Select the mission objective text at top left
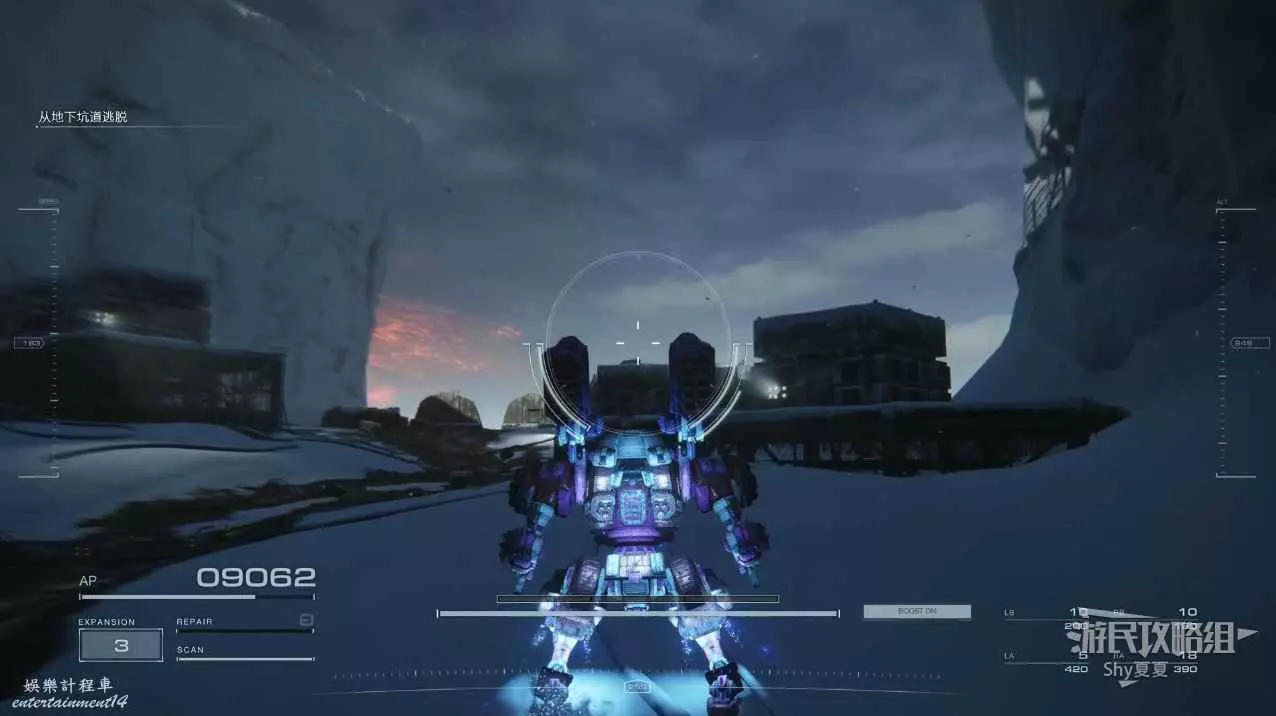The image size is (1276, 716). tap(83, 117)
